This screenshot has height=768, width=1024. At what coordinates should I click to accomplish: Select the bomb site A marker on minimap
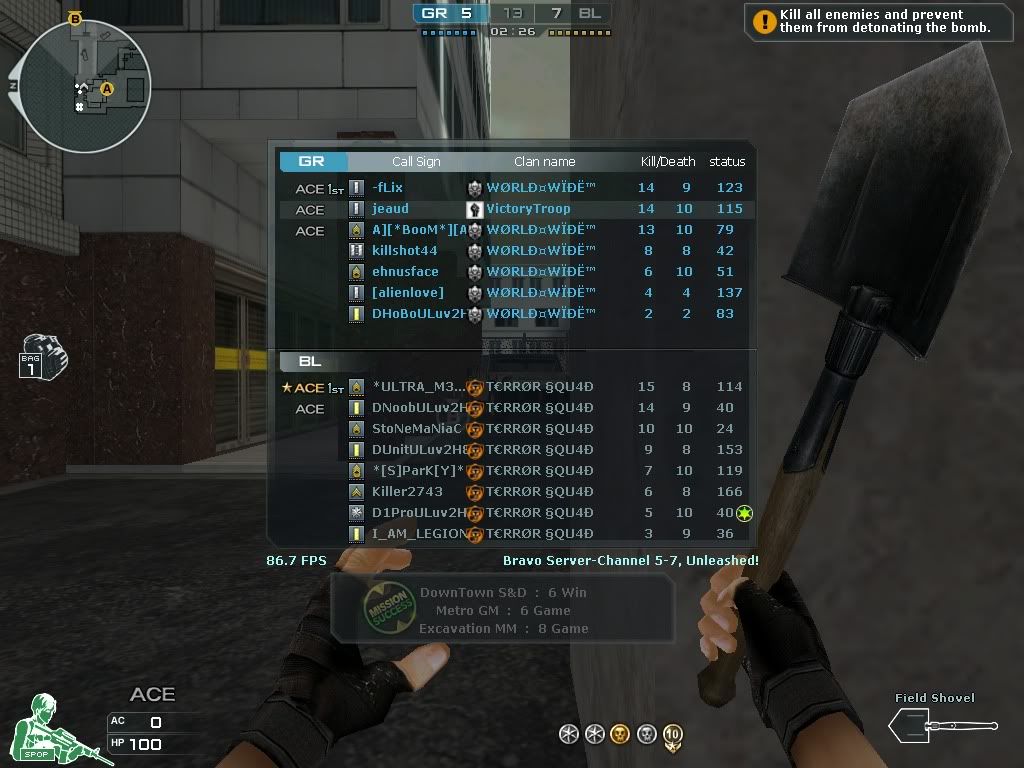[x=107, y=89]
